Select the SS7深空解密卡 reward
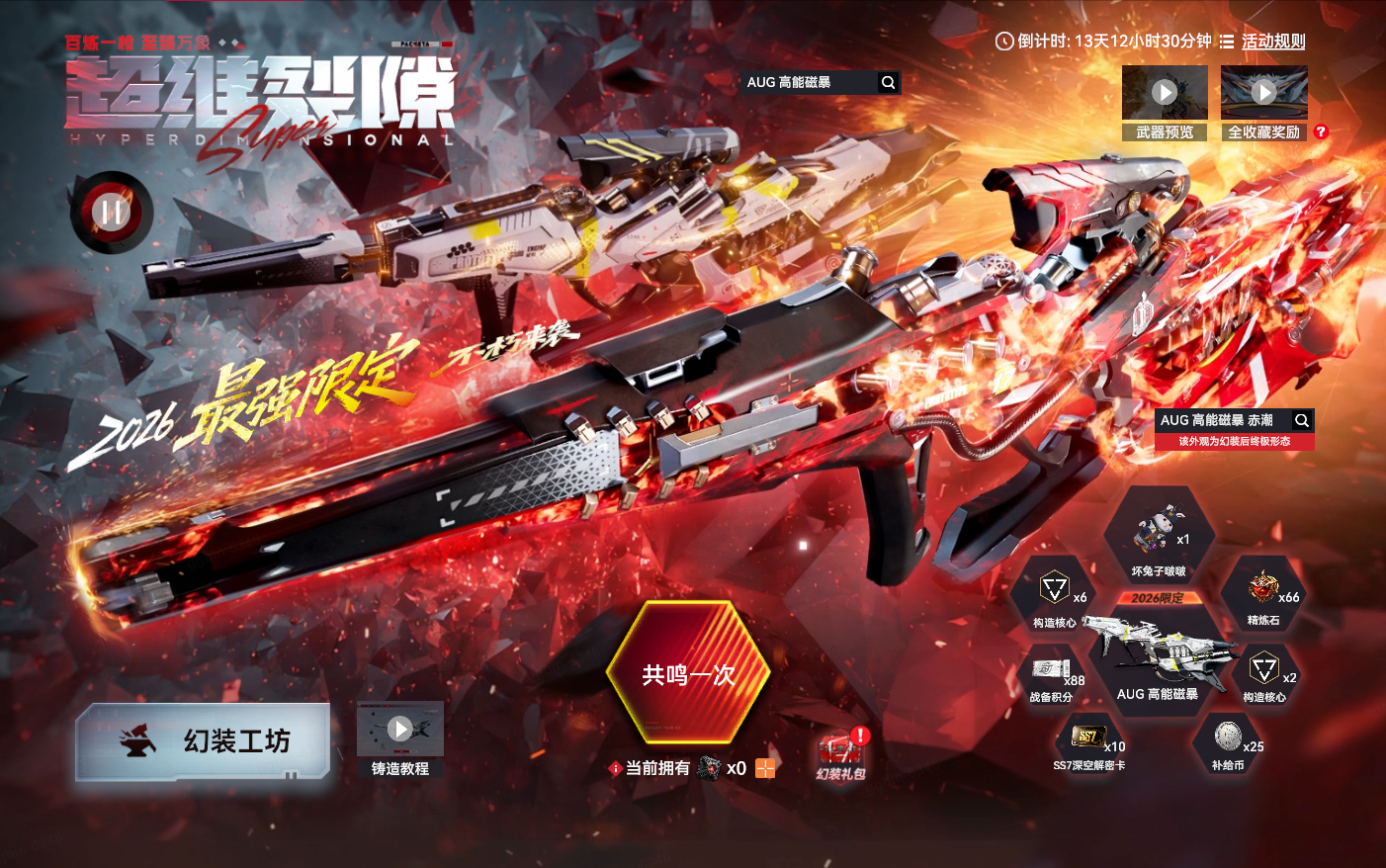 click(x=1089, y=743)
